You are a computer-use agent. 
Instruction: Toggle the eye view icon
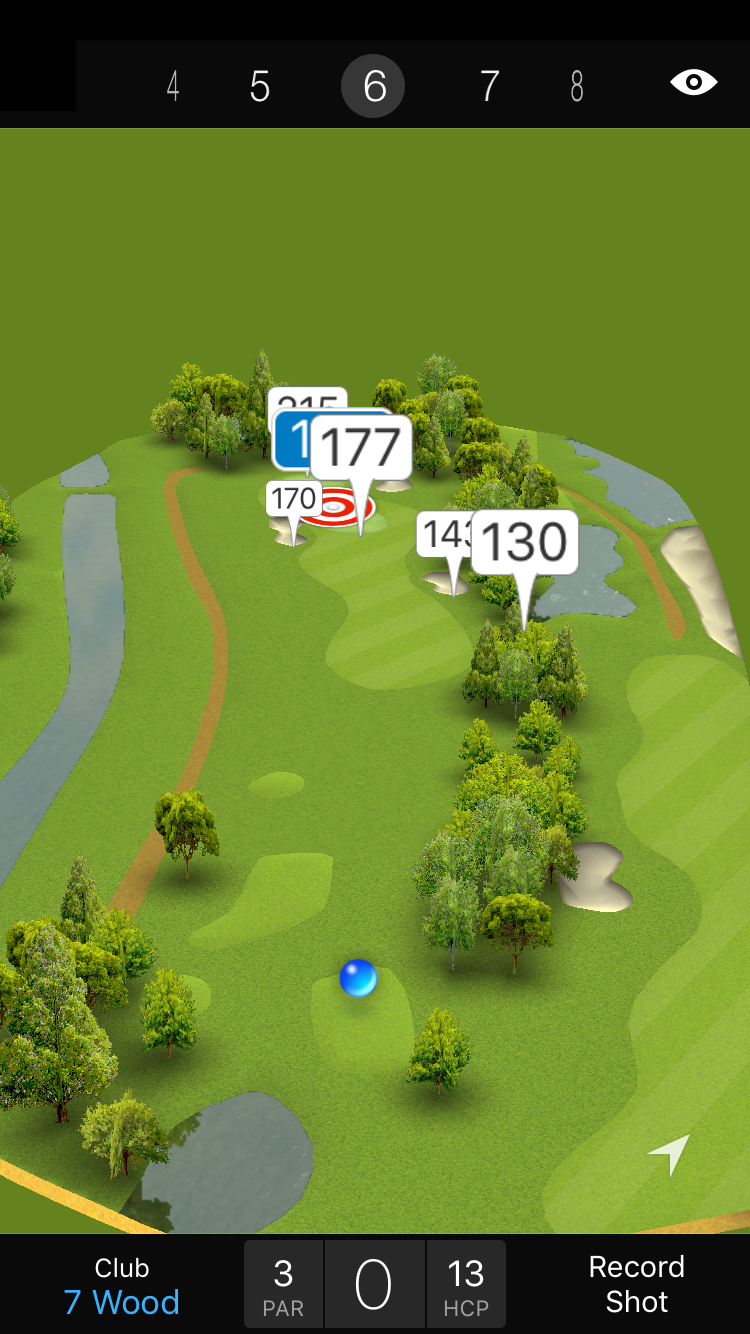point(694,83)
